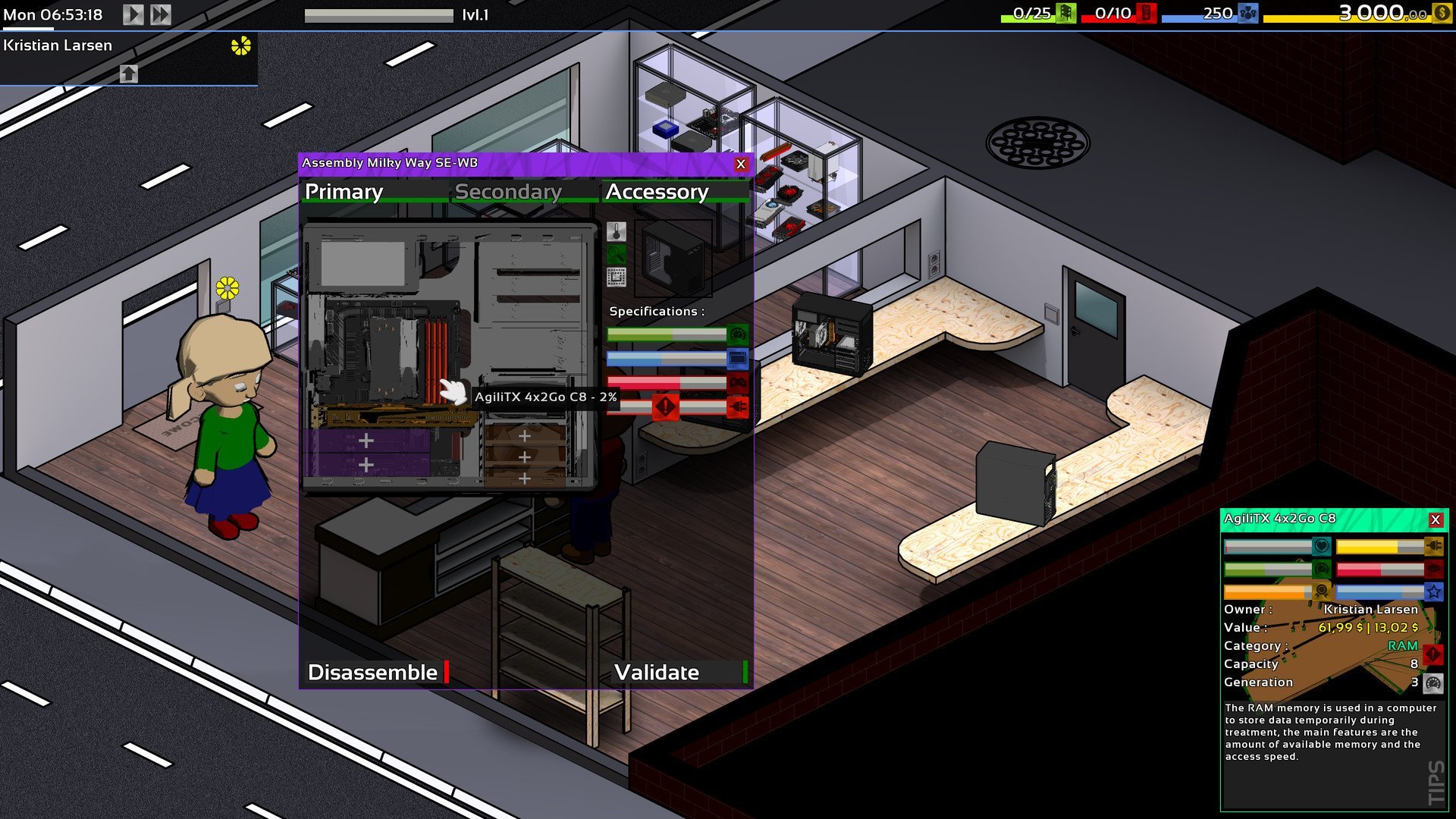Viewport: 1456px width, 819px height.
Task: Disassemble the computer
Action: tap(373, 672)
